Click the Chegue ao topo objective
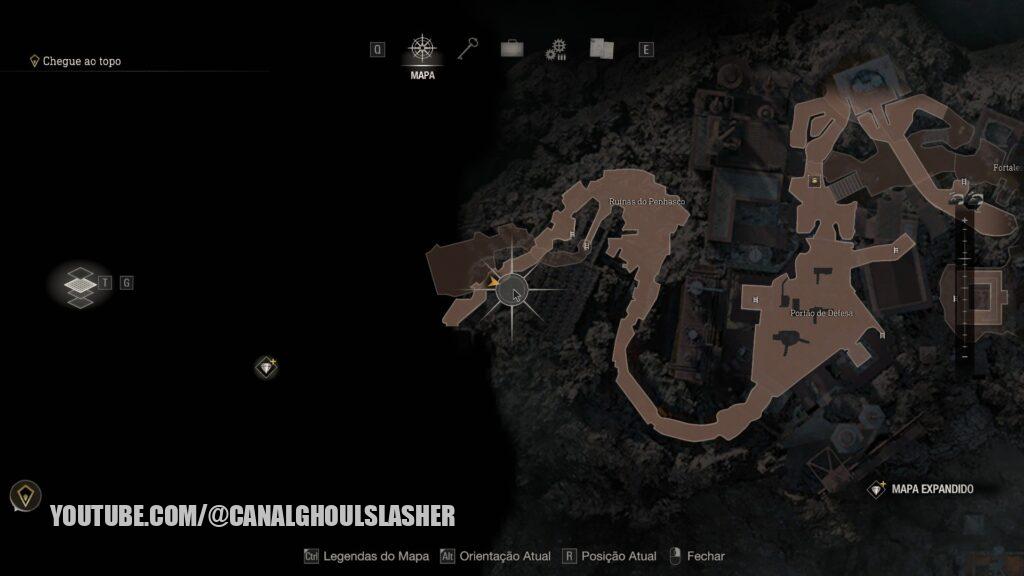 coord(81,61)
